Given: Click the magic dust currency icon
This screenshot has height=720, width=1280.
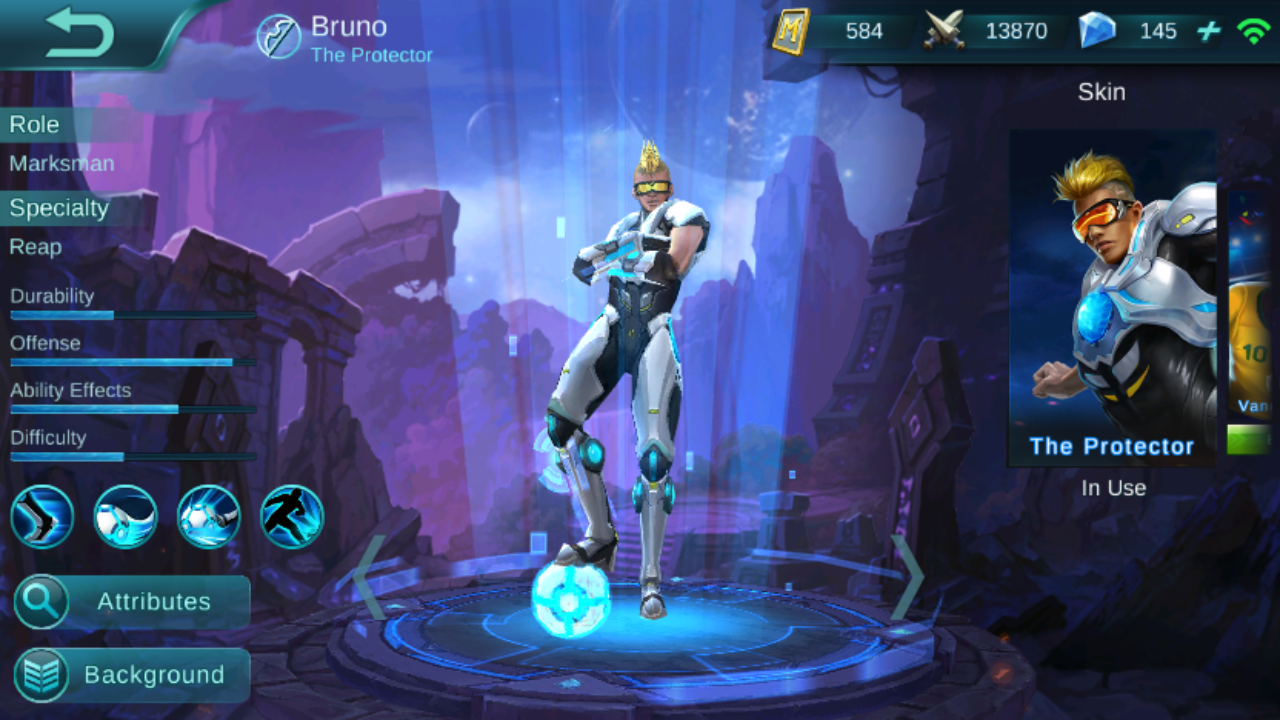Looking at the screenshot, I should click(x=789, y=30).
